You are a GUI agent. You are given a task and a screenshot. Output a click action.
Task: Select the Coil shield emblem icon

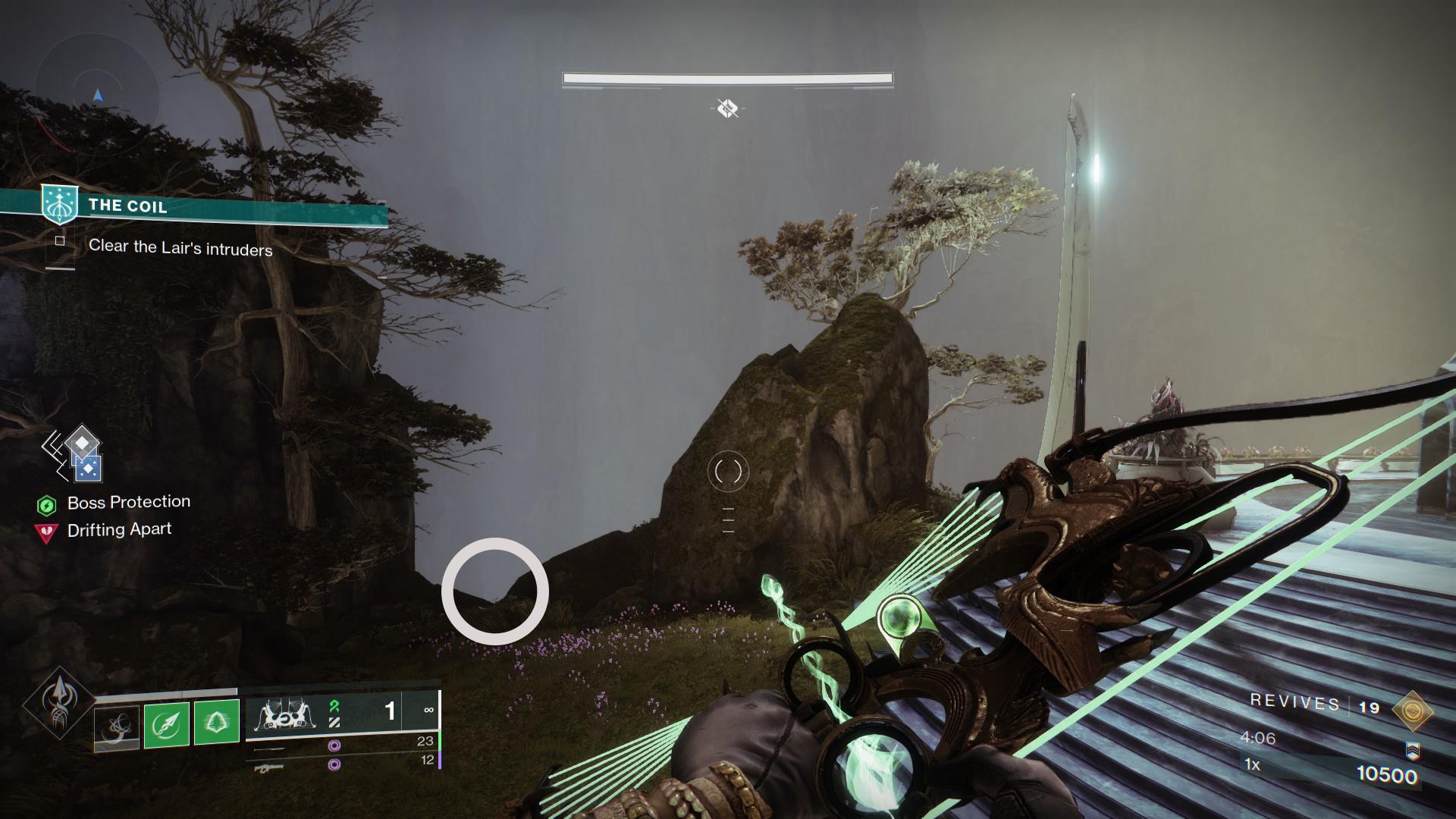[x=58, y=204]
